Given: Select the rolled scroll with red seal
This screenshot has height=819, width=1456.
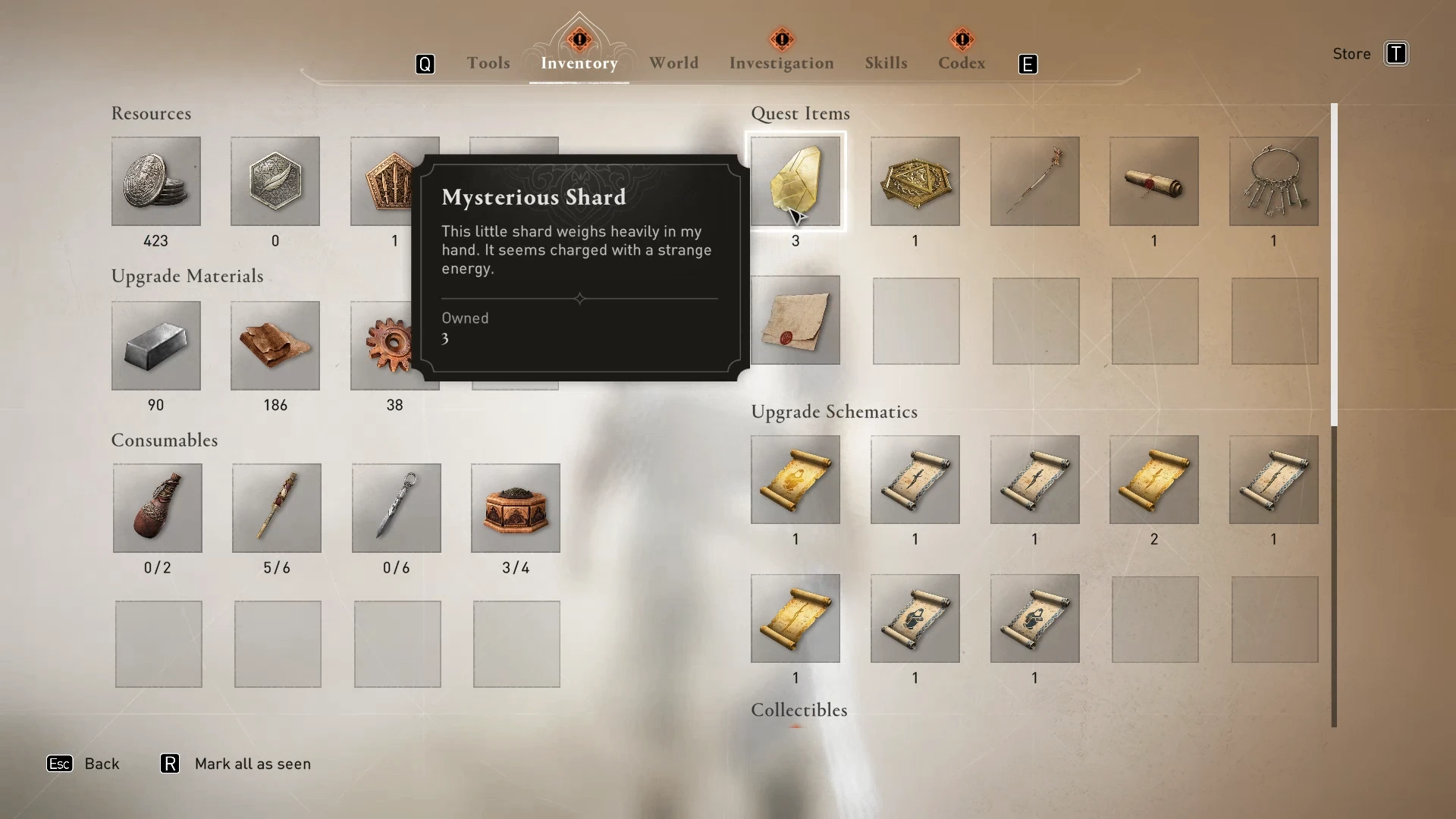Looking at the screenshot, I should 1153,181.
